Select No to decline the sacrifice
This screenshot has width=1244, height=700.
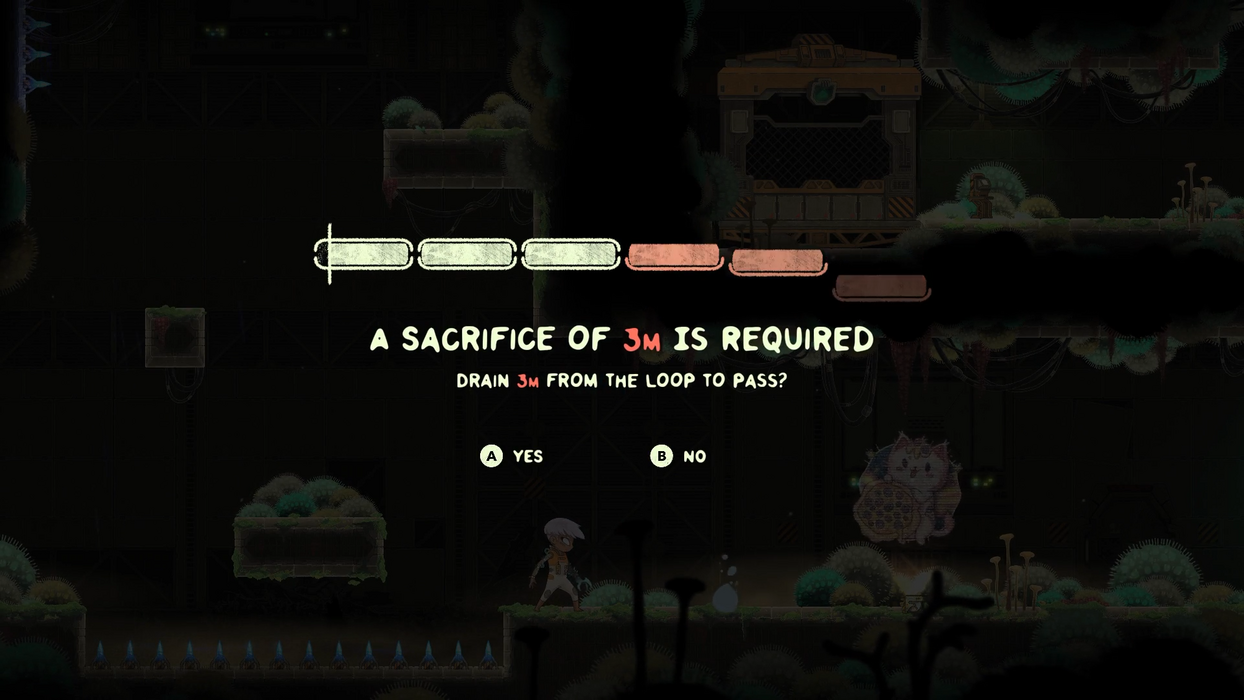679,456
